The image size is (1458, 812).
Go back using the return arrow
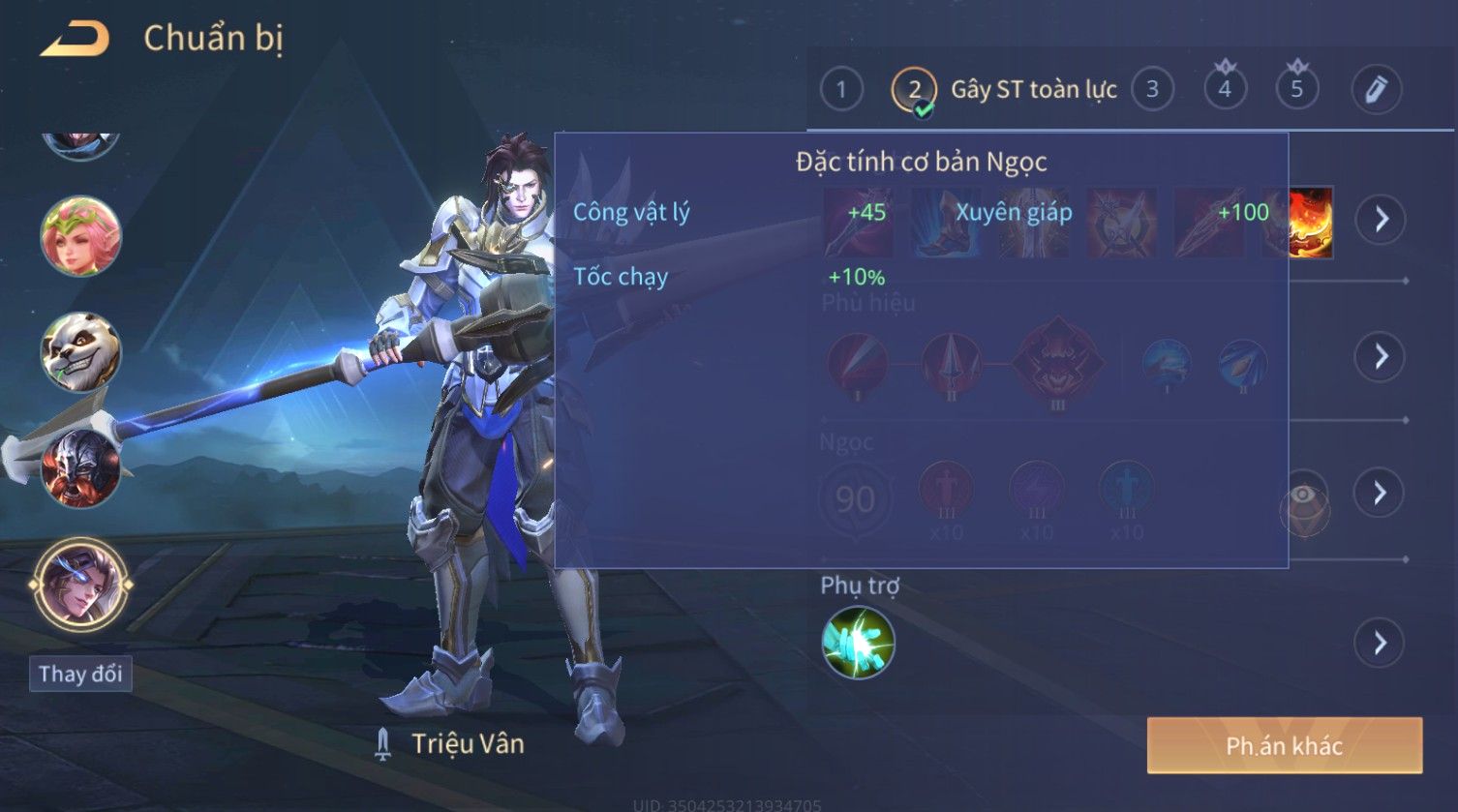coord(74,39)
